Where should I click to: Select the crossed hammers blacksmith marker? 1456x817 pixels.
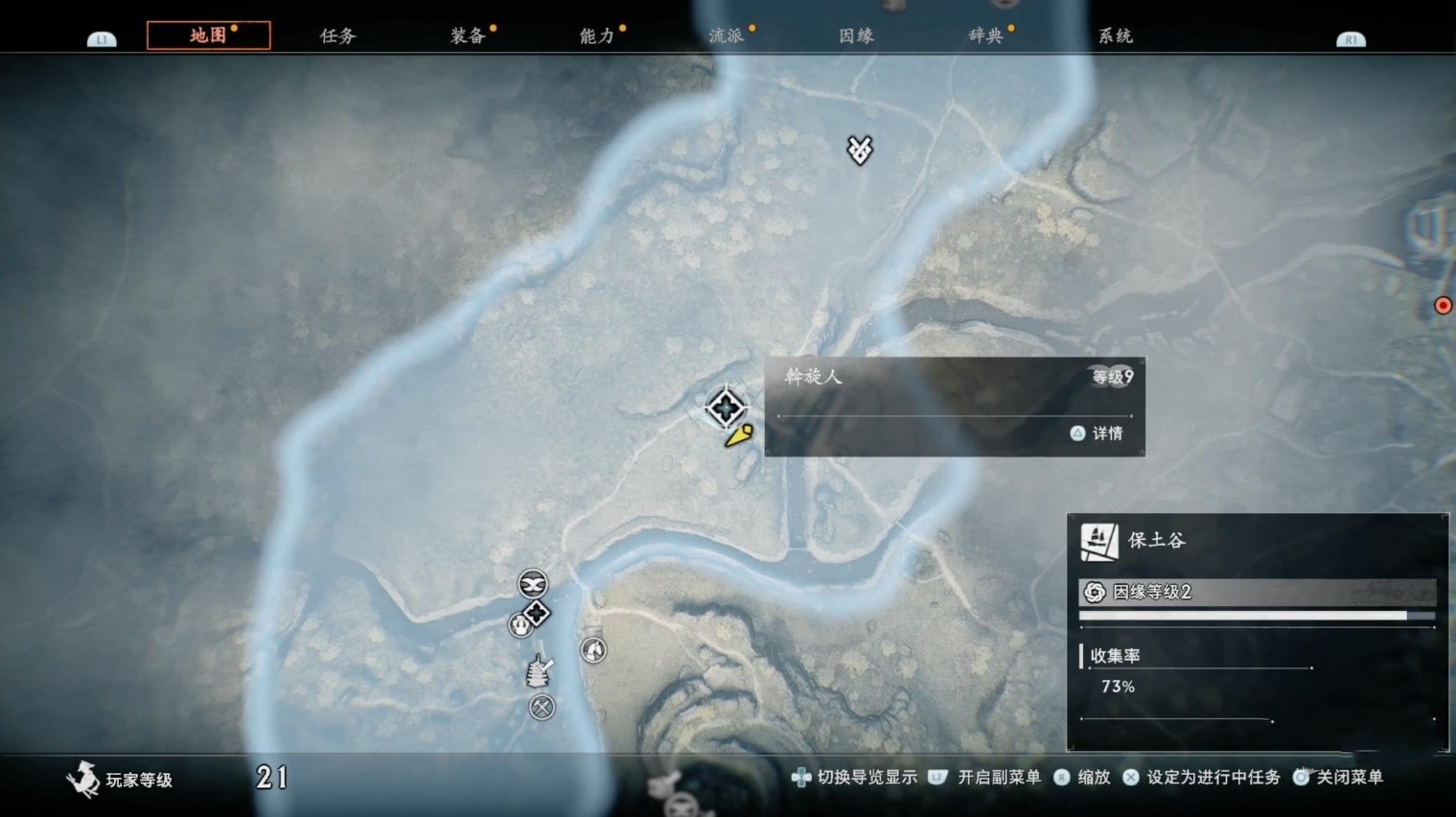click(x=543, y=708)
